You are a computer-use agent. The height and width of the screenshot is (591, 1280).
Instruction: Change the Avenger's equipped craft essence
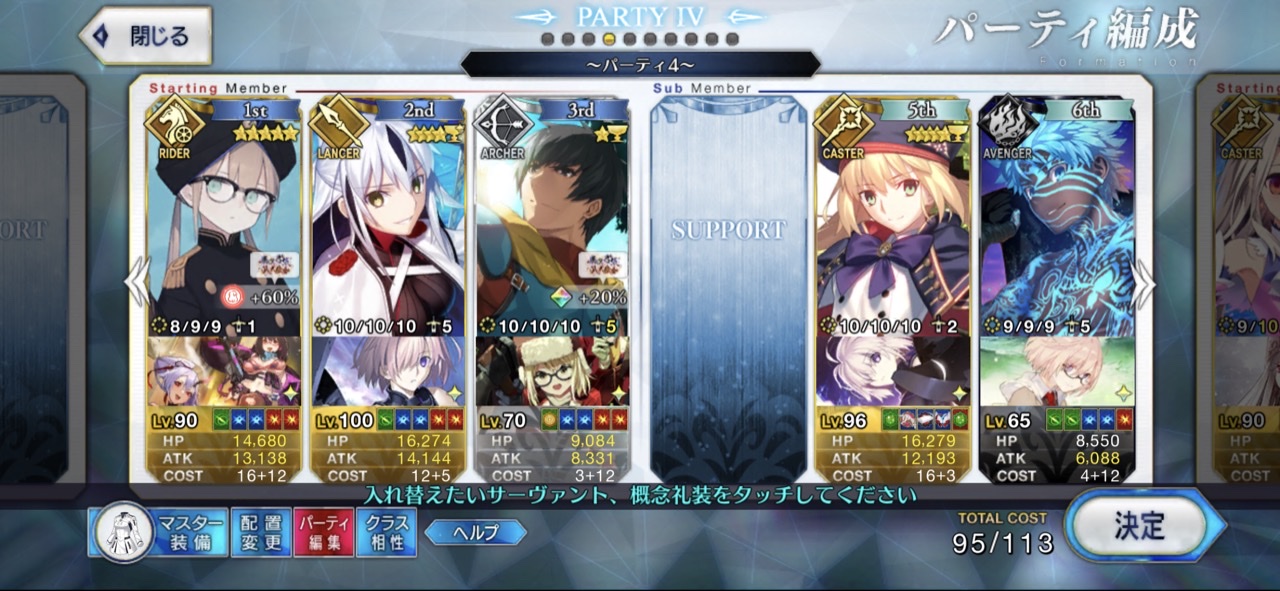pos(1058,372)
